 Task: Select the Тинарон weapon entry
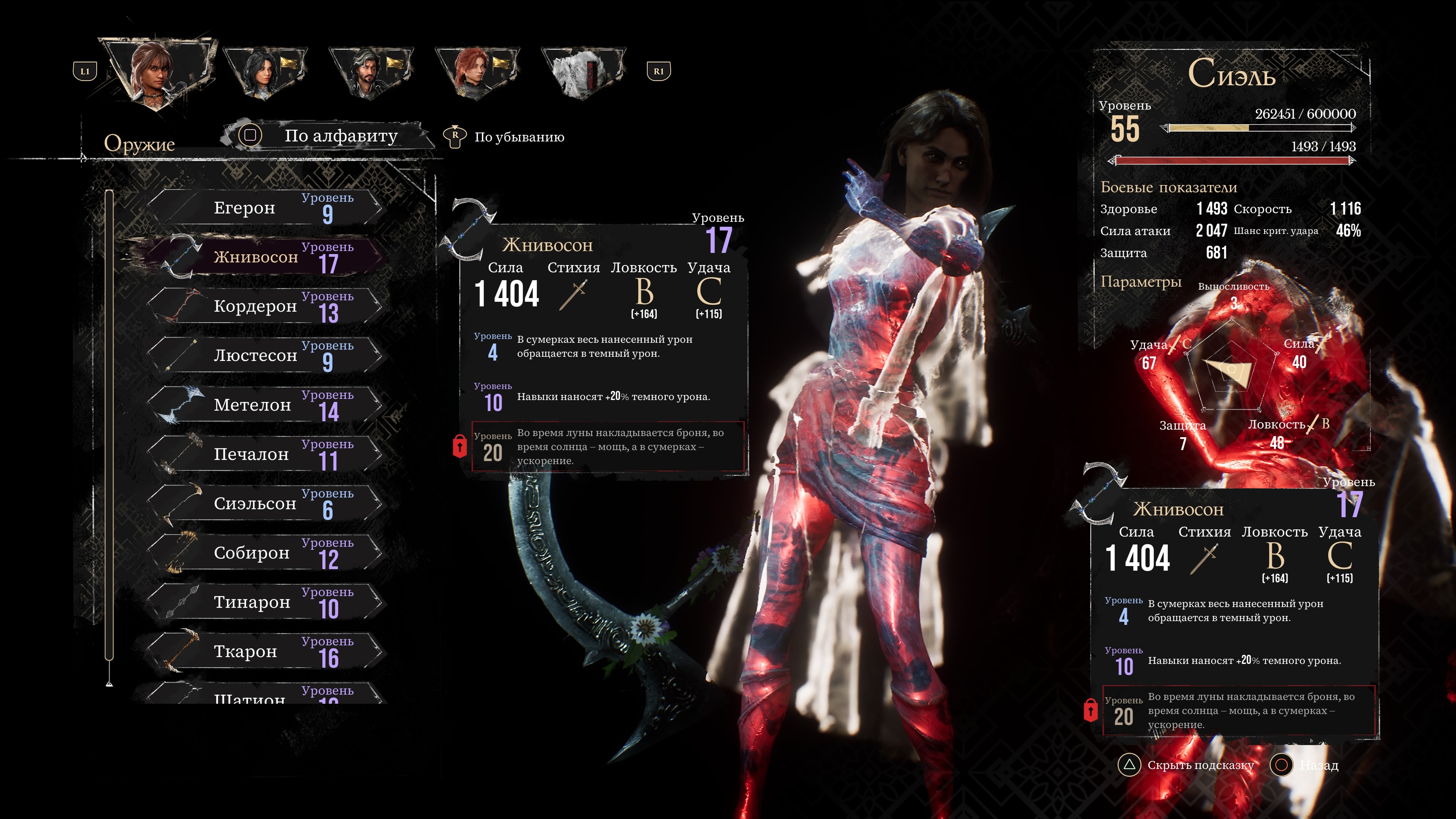(x=266, y=602)
